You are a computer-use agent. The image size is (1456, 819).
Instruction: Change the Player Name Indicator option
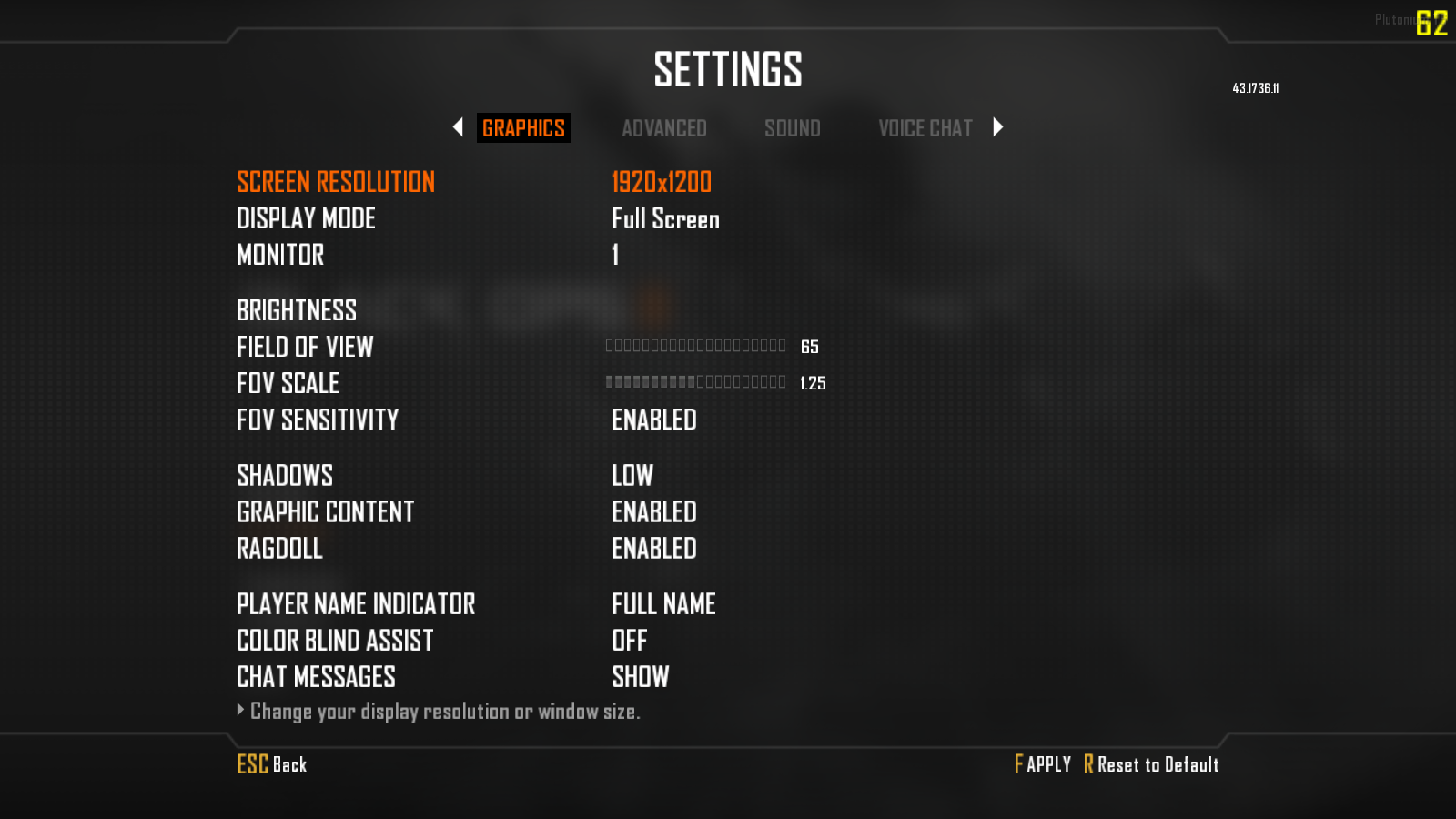pyautogui.click(x=663, y=604)
